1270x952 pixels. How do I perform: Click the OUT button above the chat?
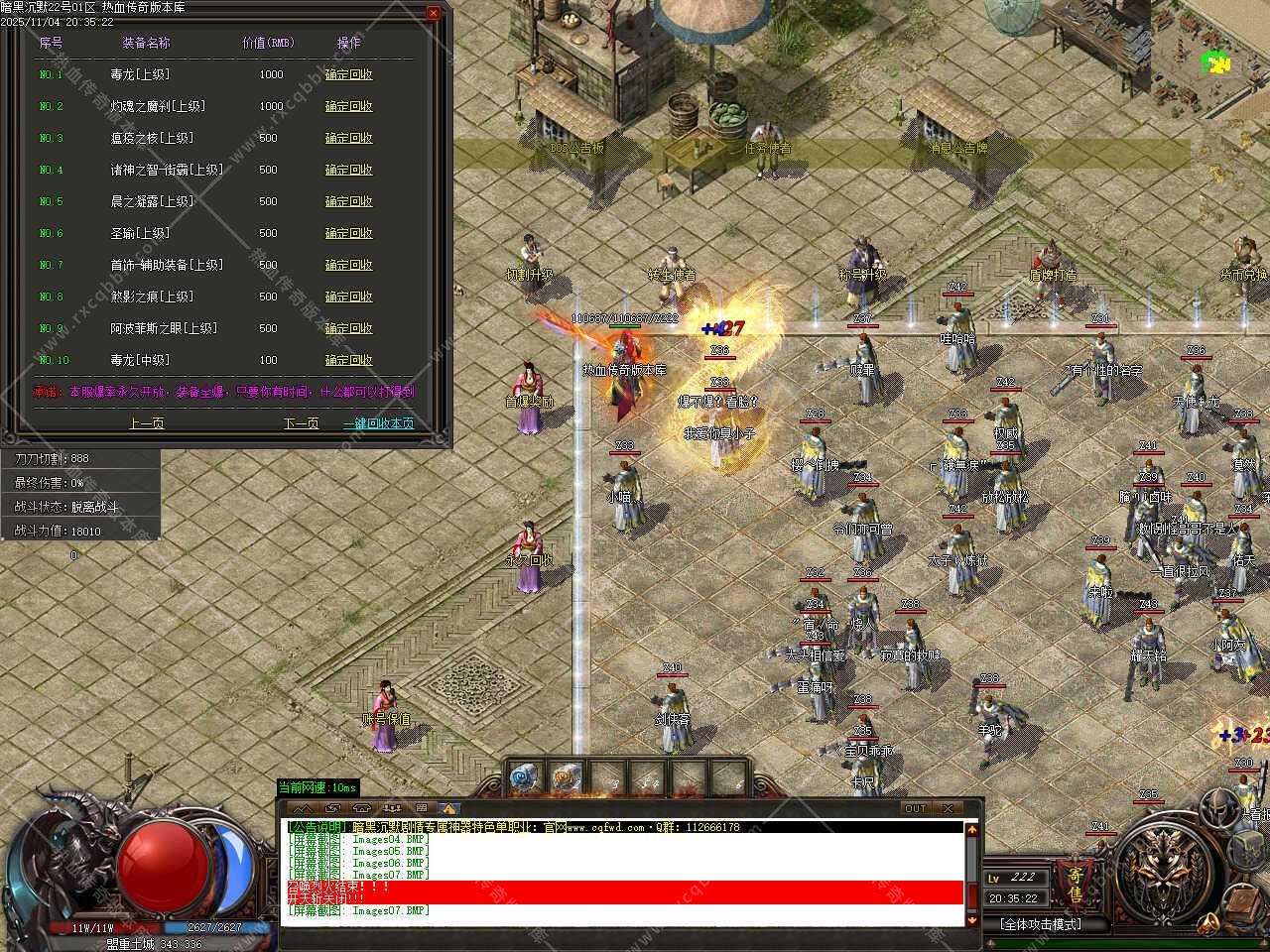click(x=915, y=808)
